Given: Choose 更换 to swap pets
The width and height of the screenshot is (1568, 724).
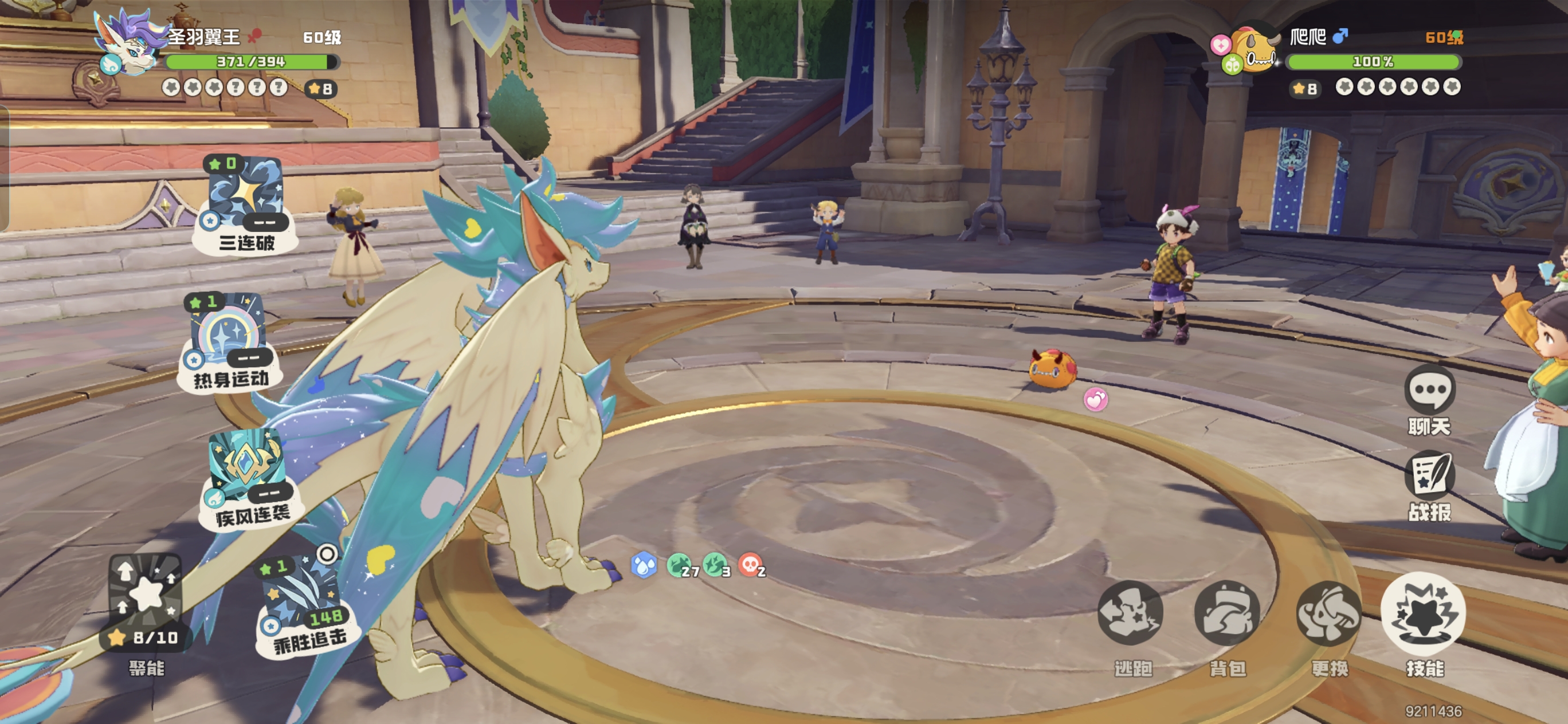Looking at the screenshot, I should [1329, 613].
